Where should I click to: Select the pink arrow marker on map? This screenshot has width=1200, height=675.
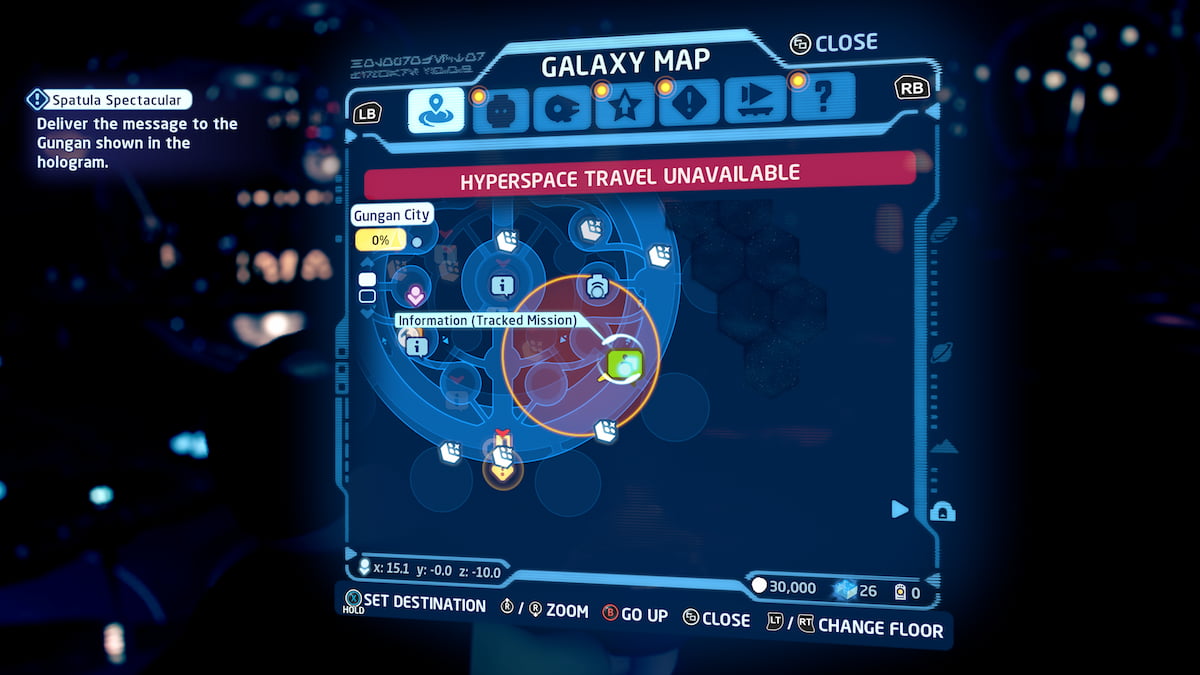415,293
